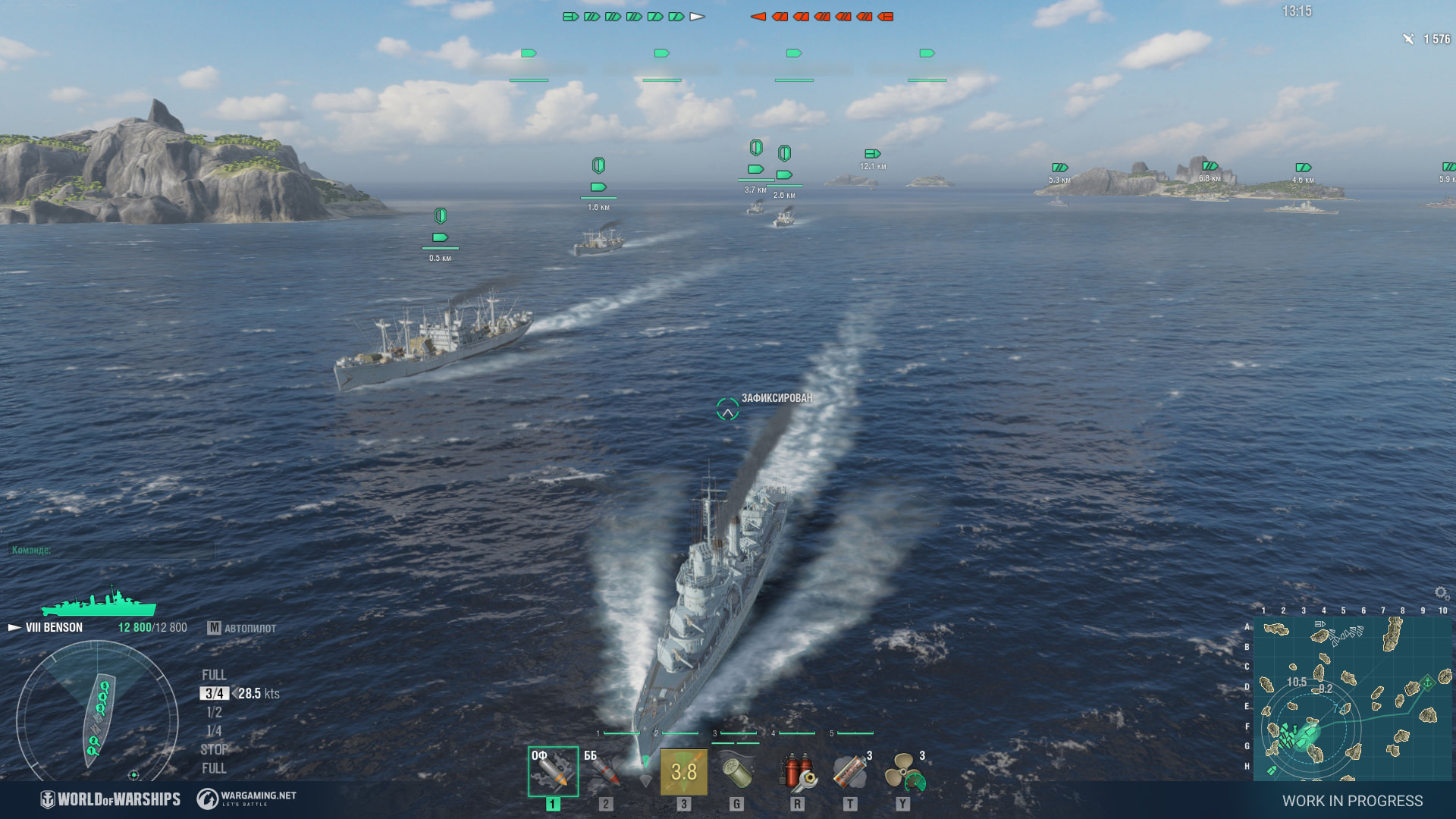Activate the Engine Boost propeller consumable
1456x819 pixels.
coord(904,772)
